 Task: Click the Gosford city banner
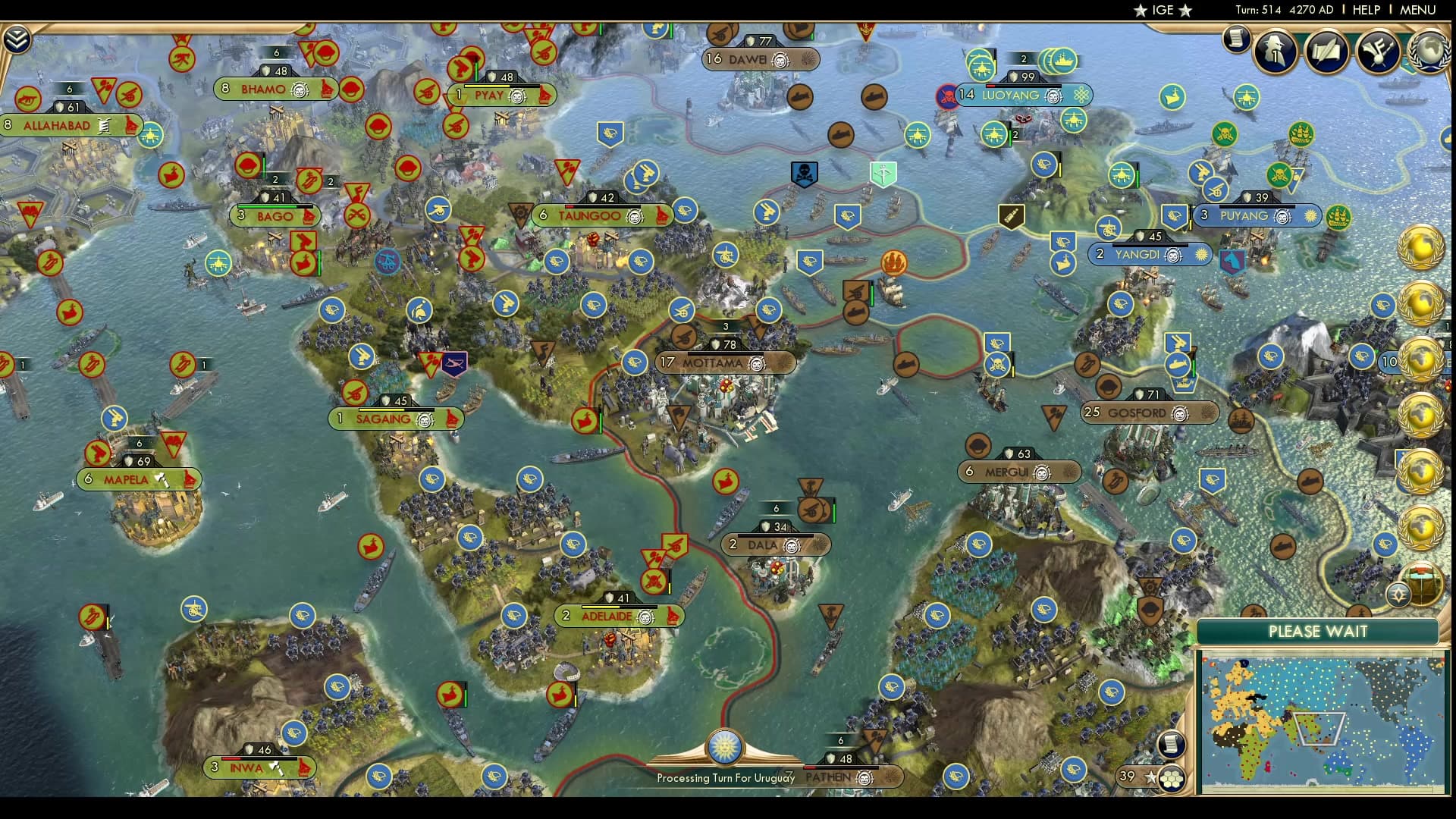[1150, 413]
